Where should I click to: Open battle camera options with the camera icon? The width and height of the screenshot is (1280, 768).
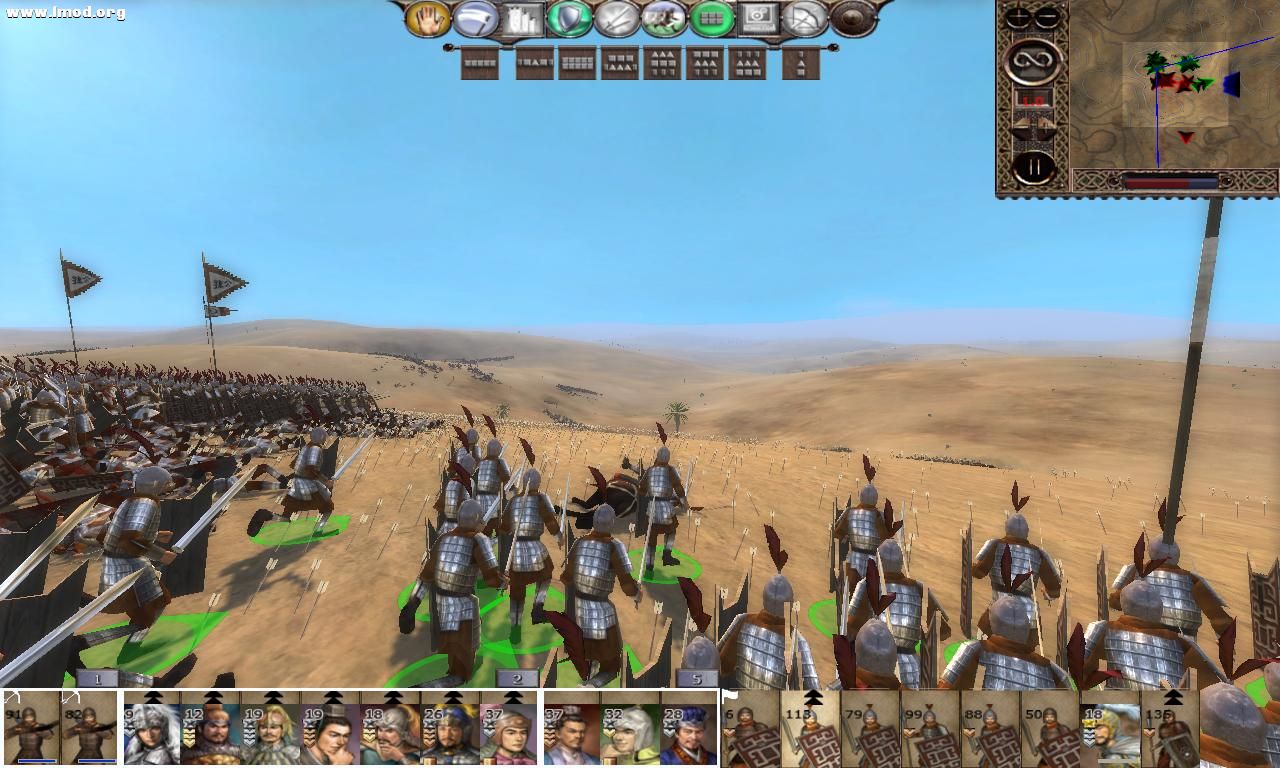pyautogui.click(x=757, y=18)
